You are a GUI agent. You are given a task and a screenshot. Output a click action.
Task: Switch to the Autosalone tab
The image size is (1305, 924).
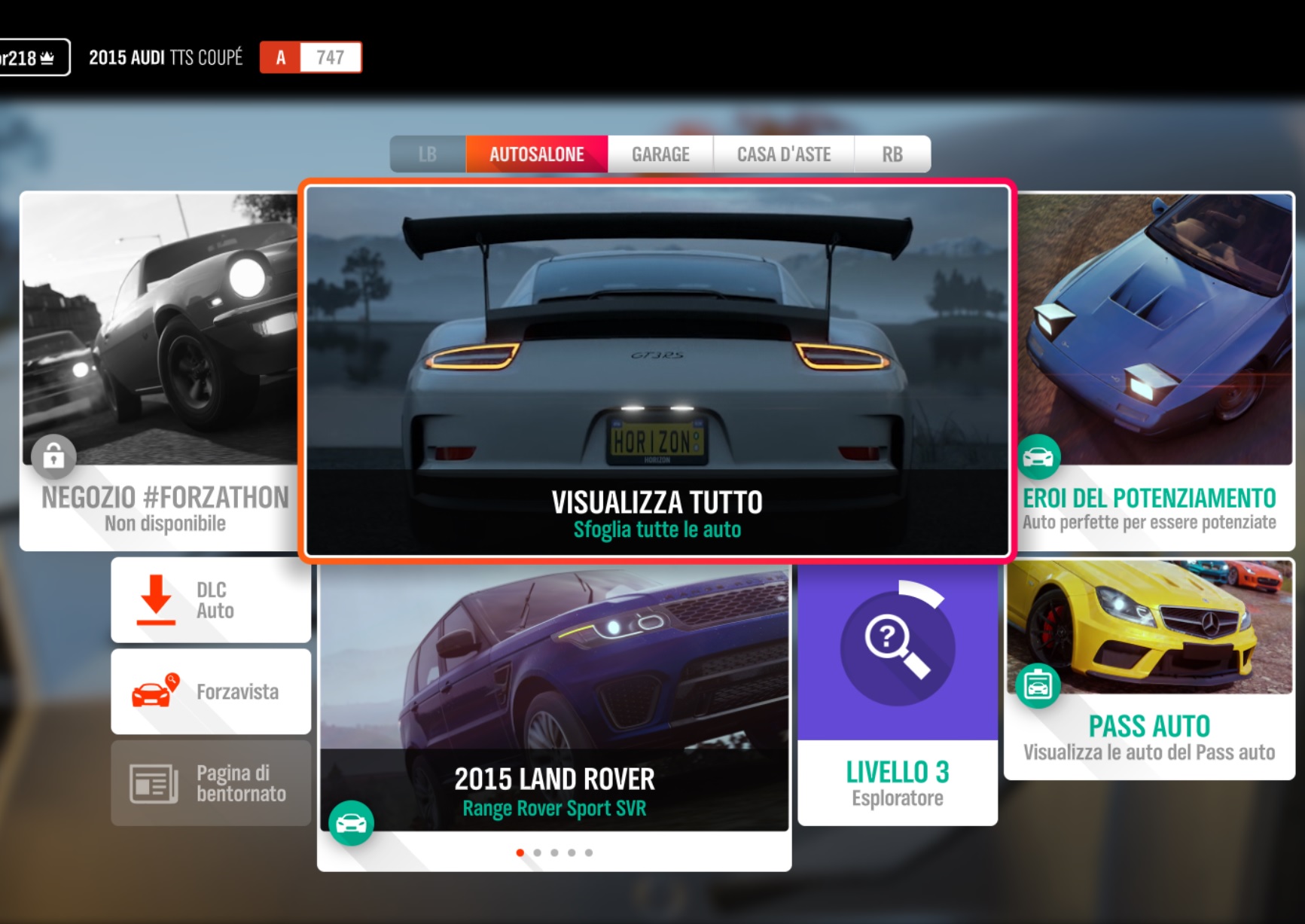pos(536,154)
